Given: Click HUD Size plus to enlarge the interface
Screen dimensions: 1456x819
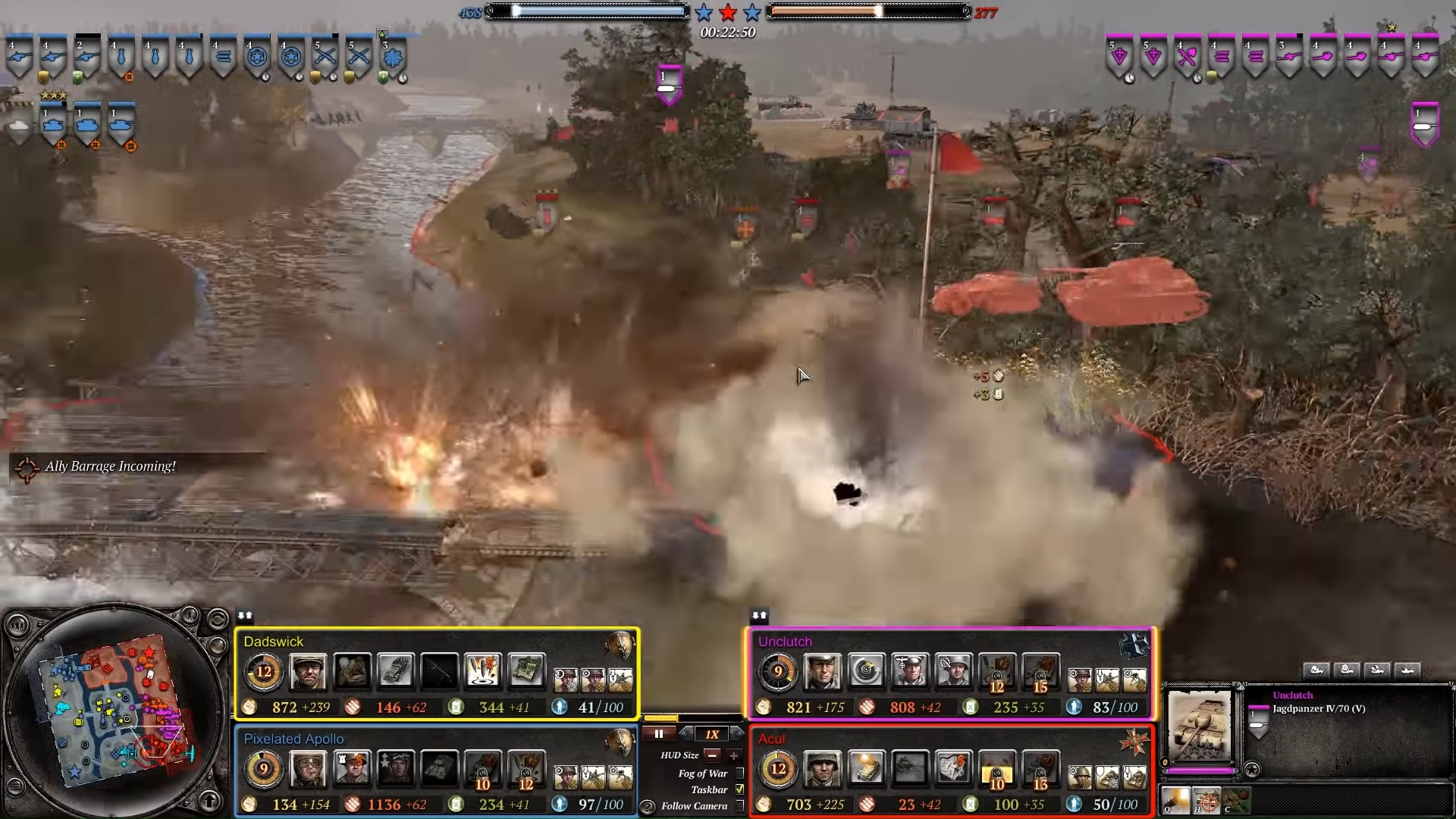Looking at the screenshot, I should pyautogui.click(x=734, y=756).
